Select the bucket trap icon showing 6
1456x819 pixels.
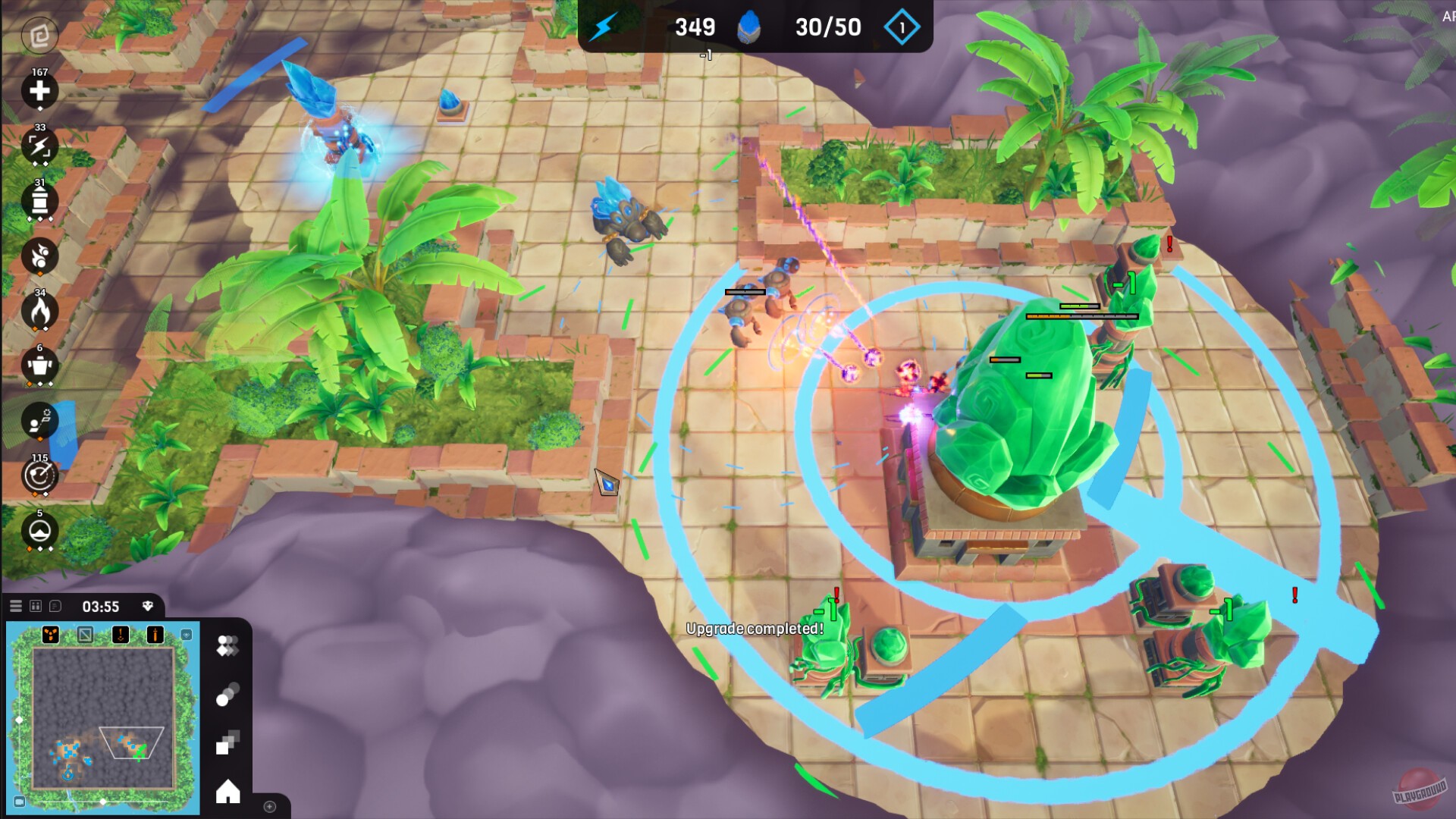coord(39,366)
